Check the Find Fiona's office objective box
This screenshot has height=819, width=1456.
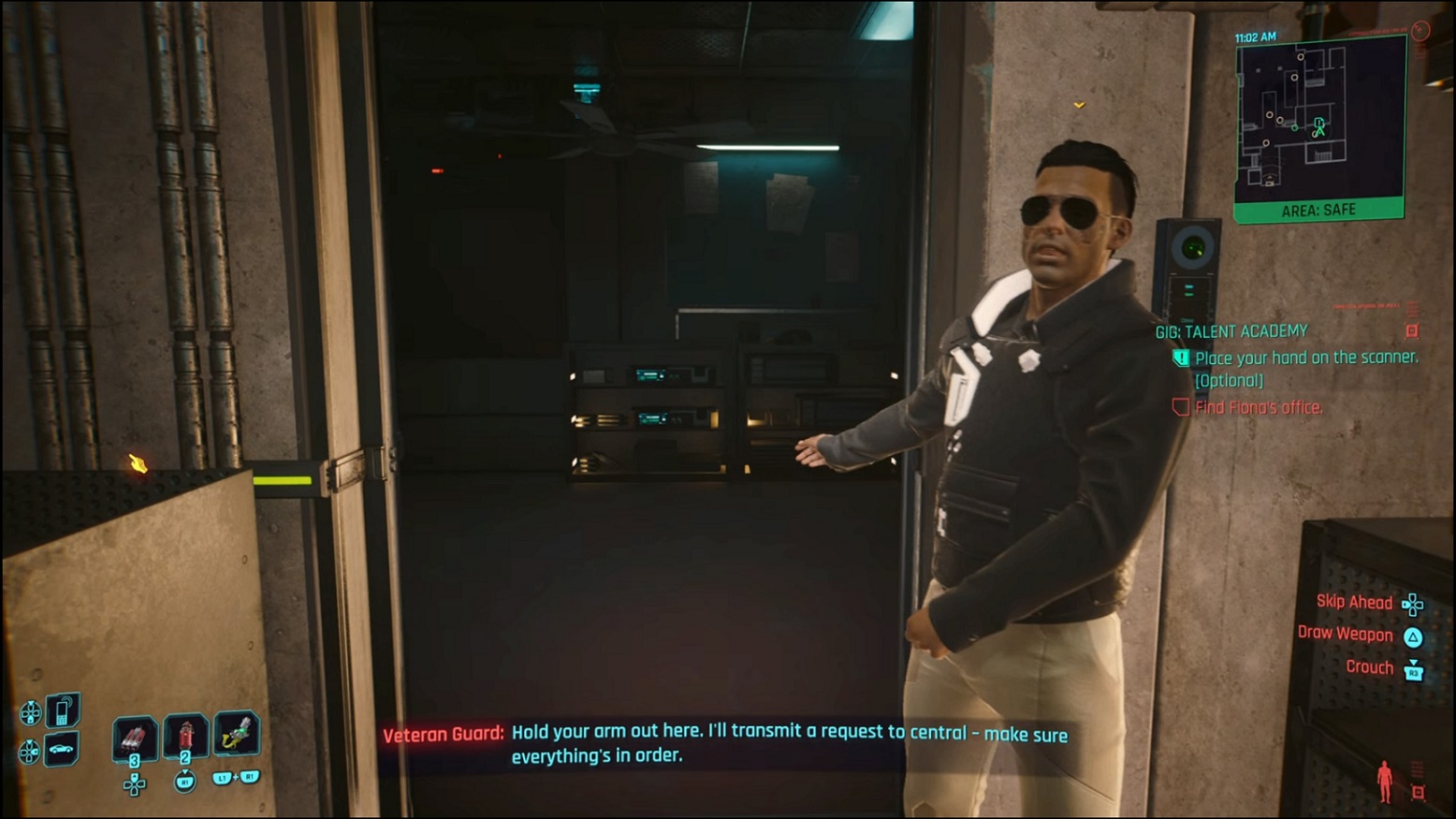coord(1180,406)
